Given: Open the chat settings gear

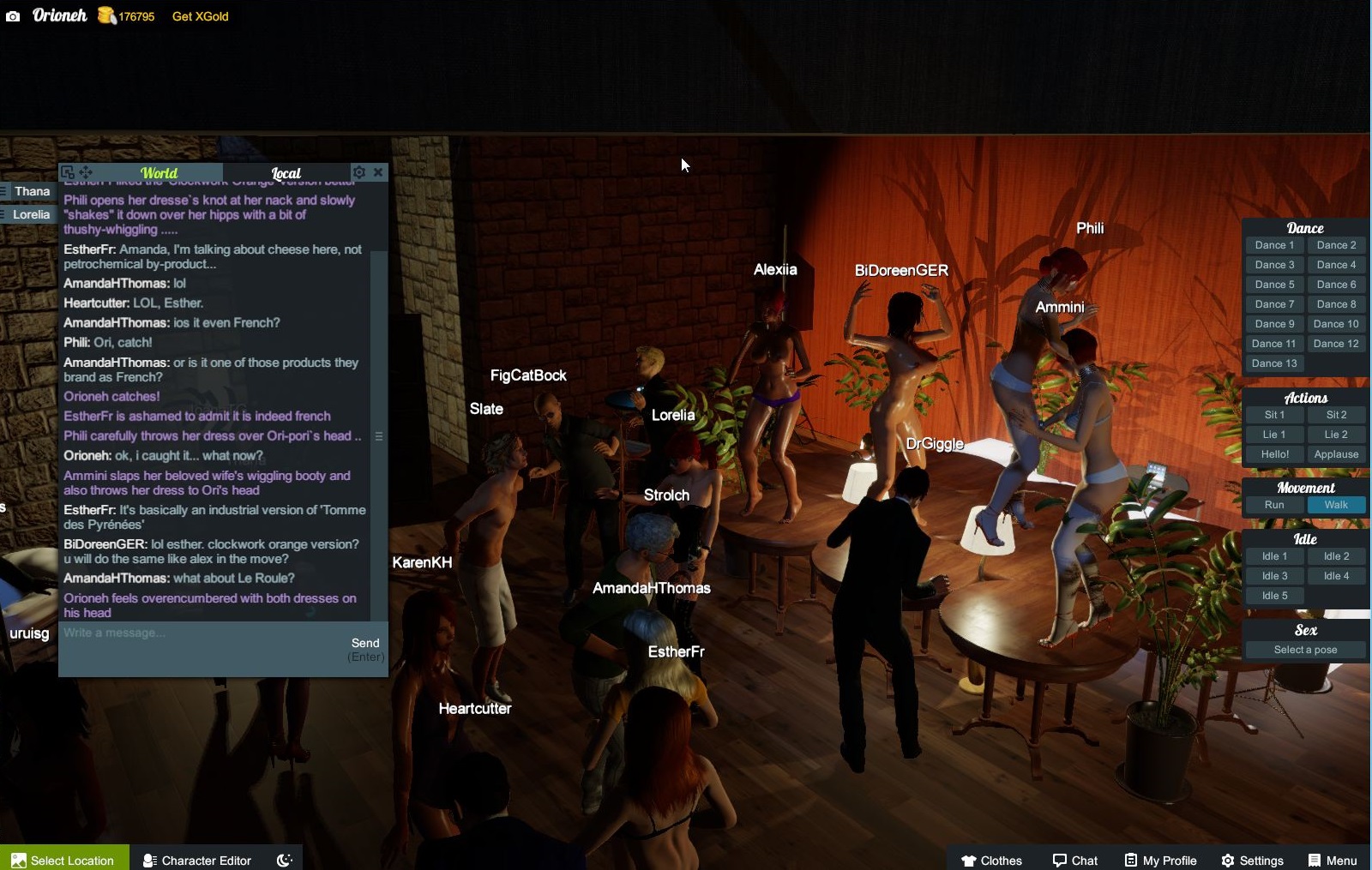Looking at the screenshot, I should tap(359, 171).
